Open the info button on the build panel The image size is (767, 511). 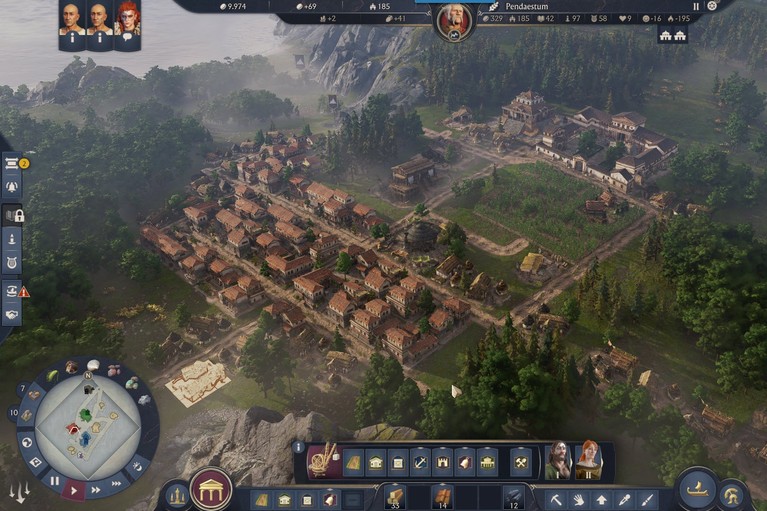click(298, 447)
